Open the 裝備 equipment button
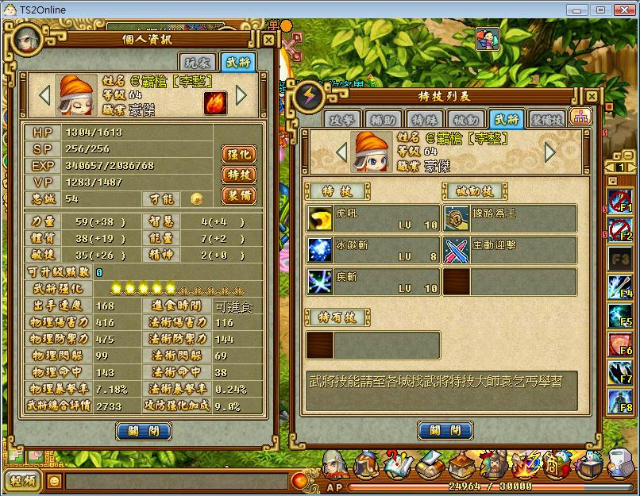This screenshot has height=496, width=640. coord(240,196)
